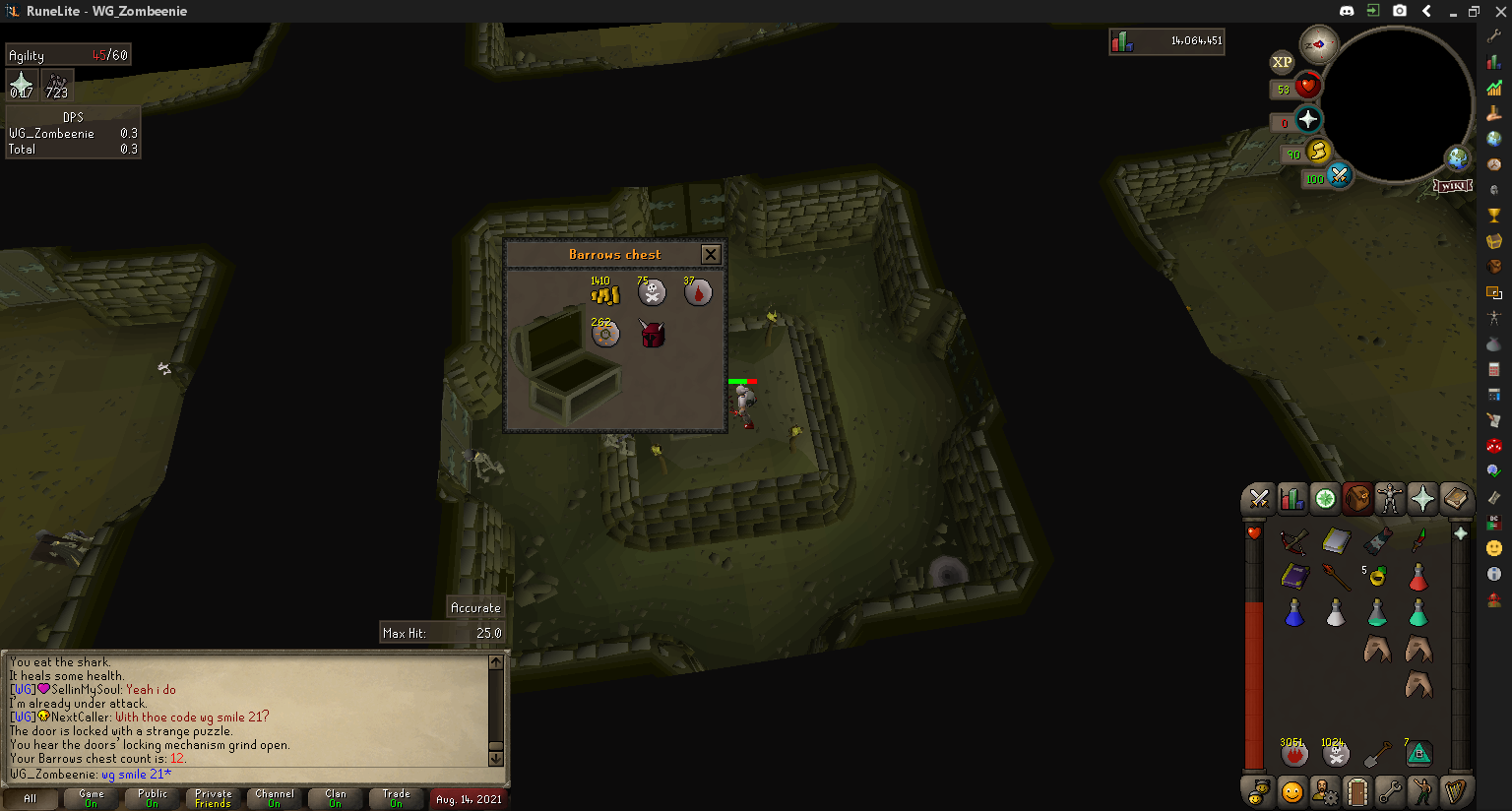The image size is (1512, 811).
Task: Activate the special attack orb
Action: [1339, 176]
